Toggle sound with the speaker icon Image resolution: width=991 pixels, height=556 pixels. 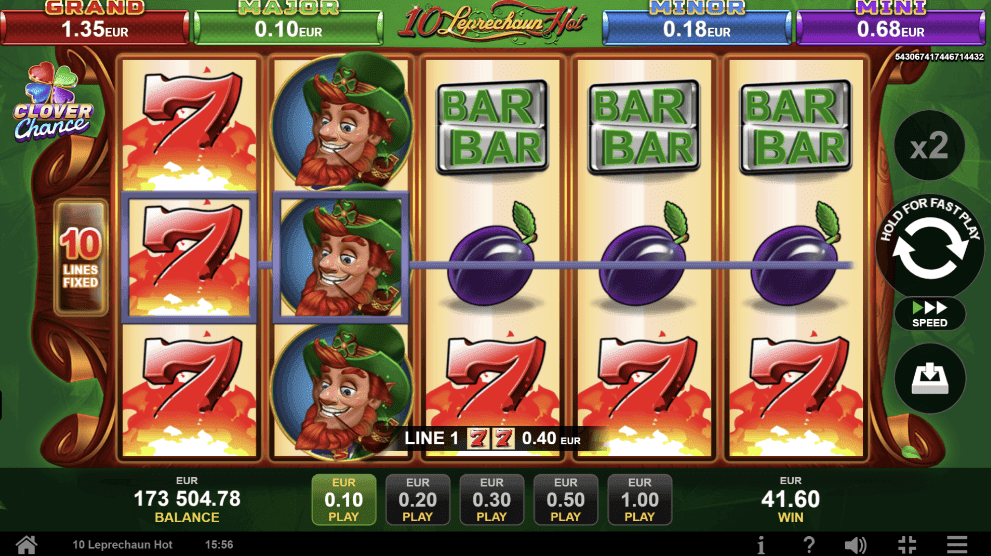click(855, 545)
